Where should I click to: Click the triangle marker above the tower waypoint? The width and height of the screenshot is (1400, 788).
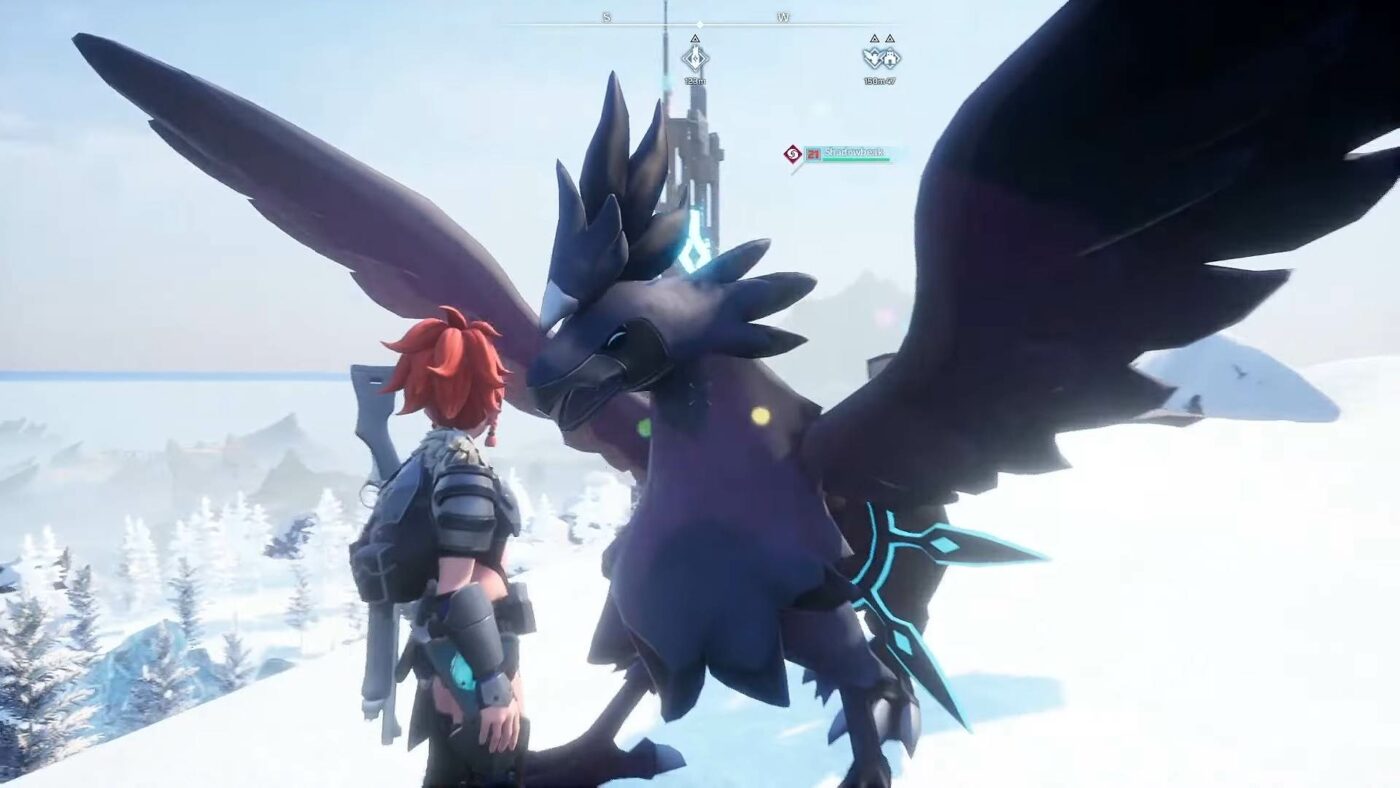(x=695, y=38)
